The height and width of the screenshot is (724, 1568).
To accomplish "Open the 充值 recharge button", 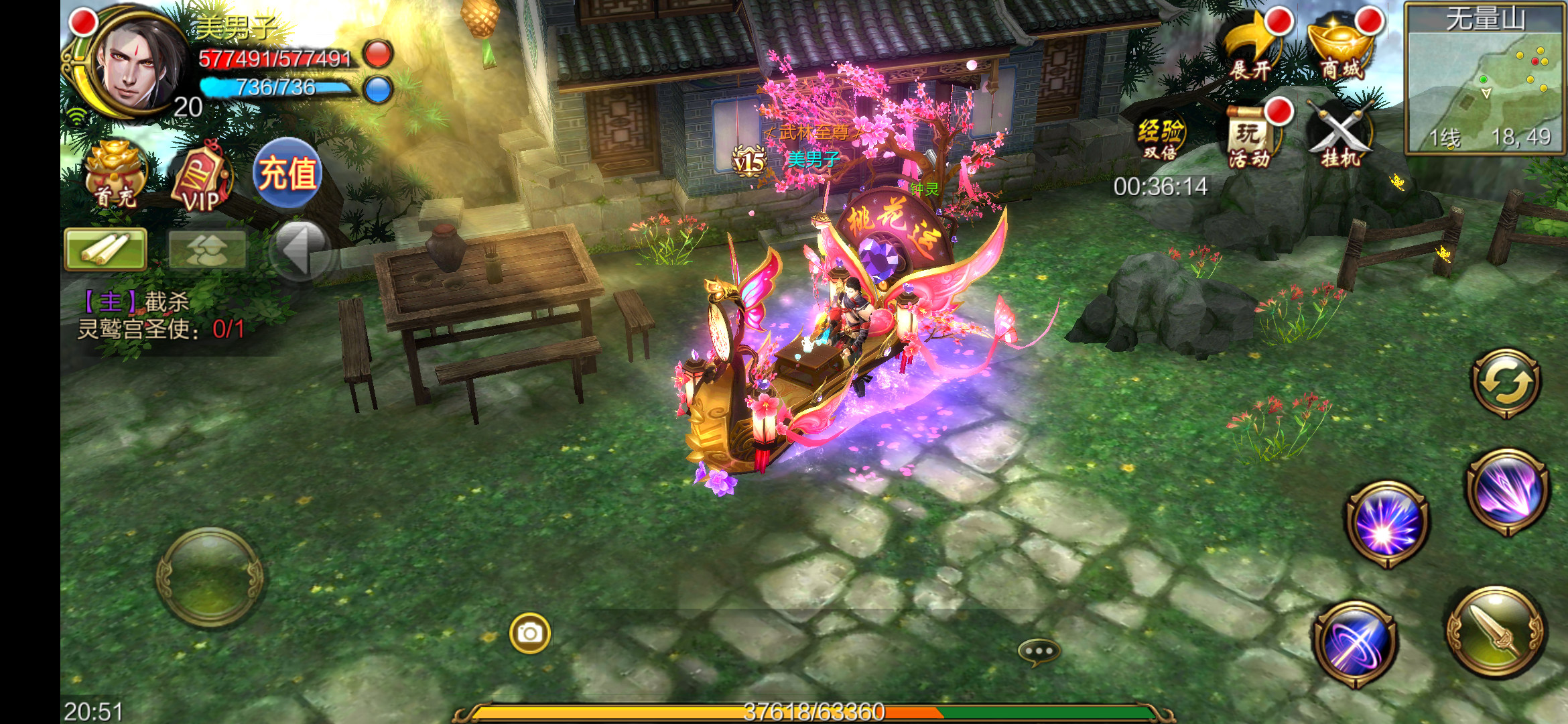I will tap(288, 173).
